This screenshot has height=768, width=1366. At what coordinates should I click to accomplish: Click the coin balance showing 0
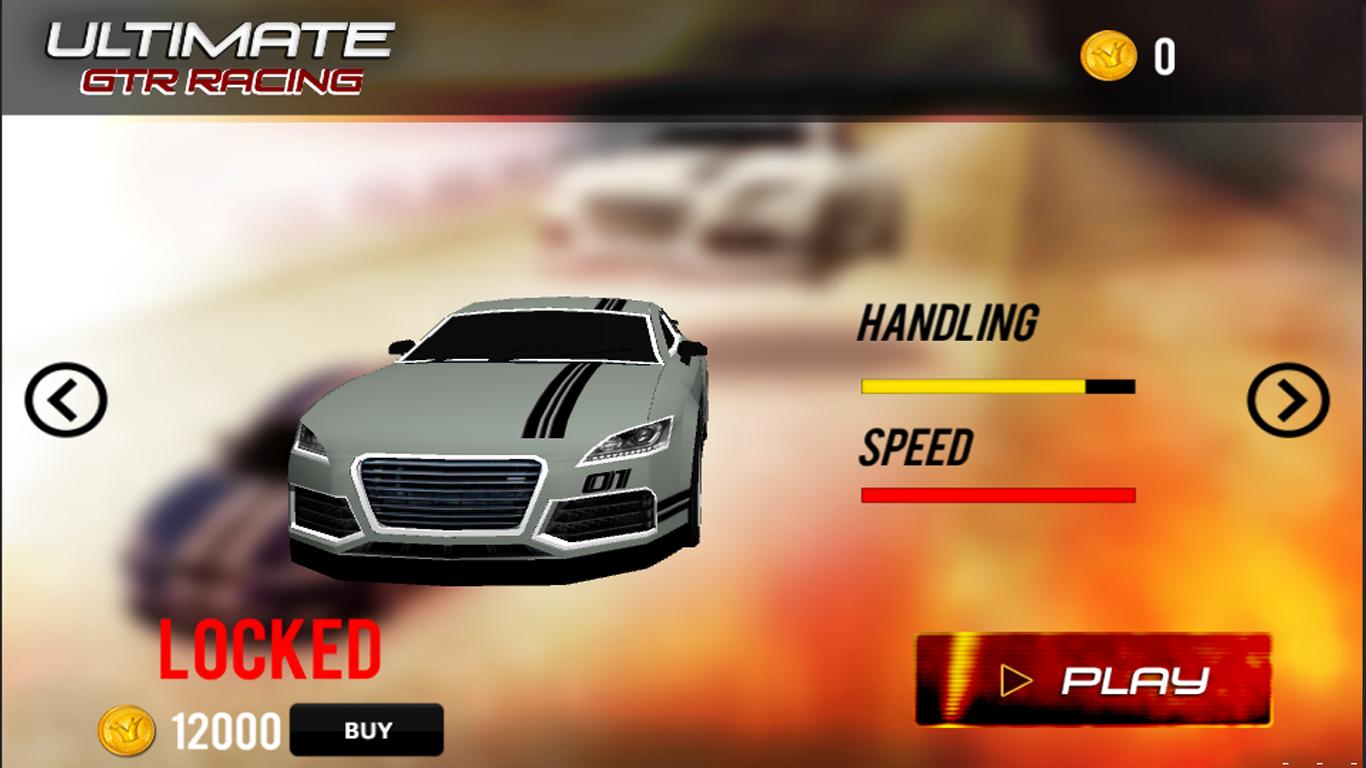[1163, 57]
